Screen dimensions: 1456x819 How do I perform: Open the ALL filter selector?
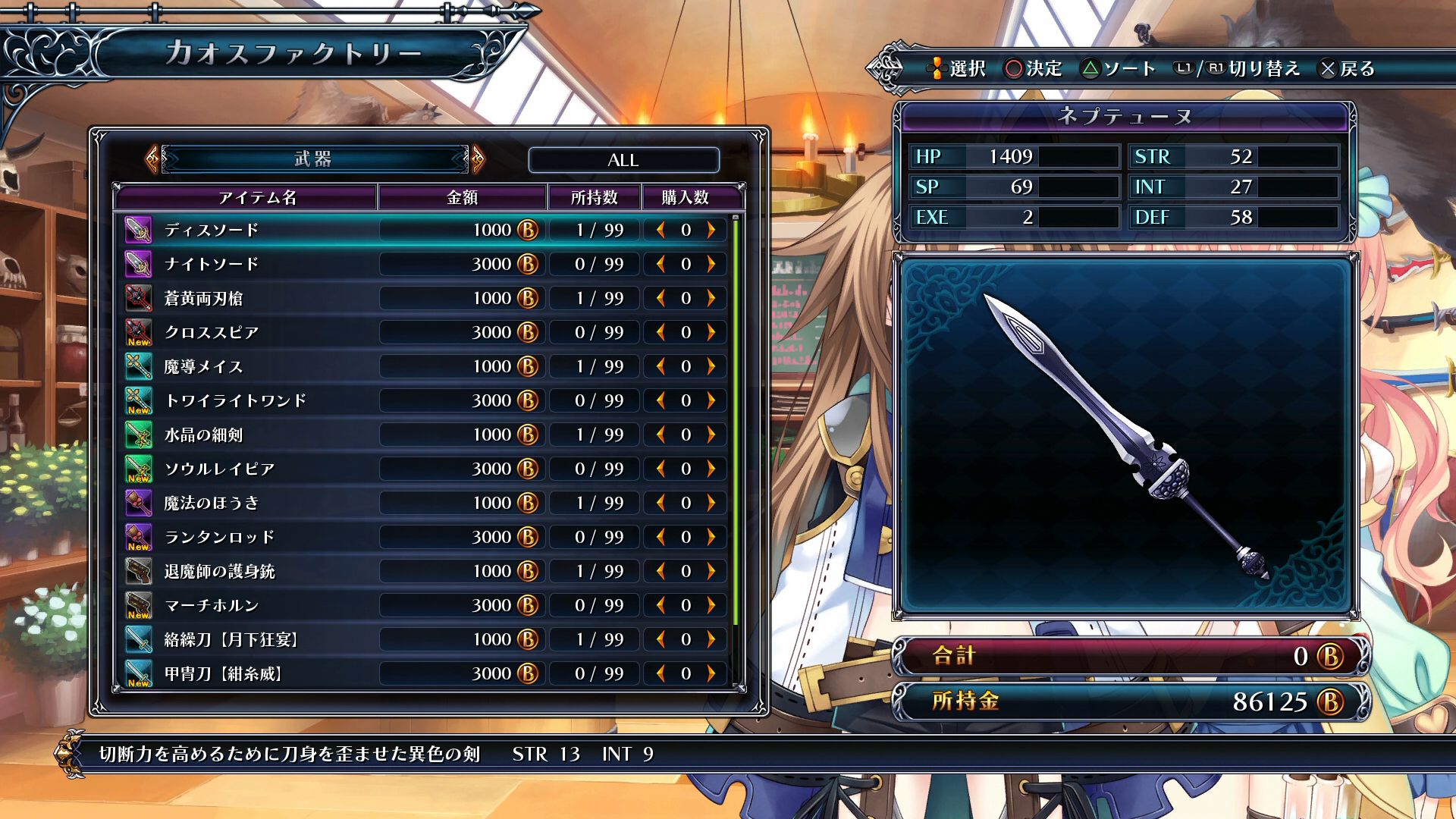(x=623, y=160)
